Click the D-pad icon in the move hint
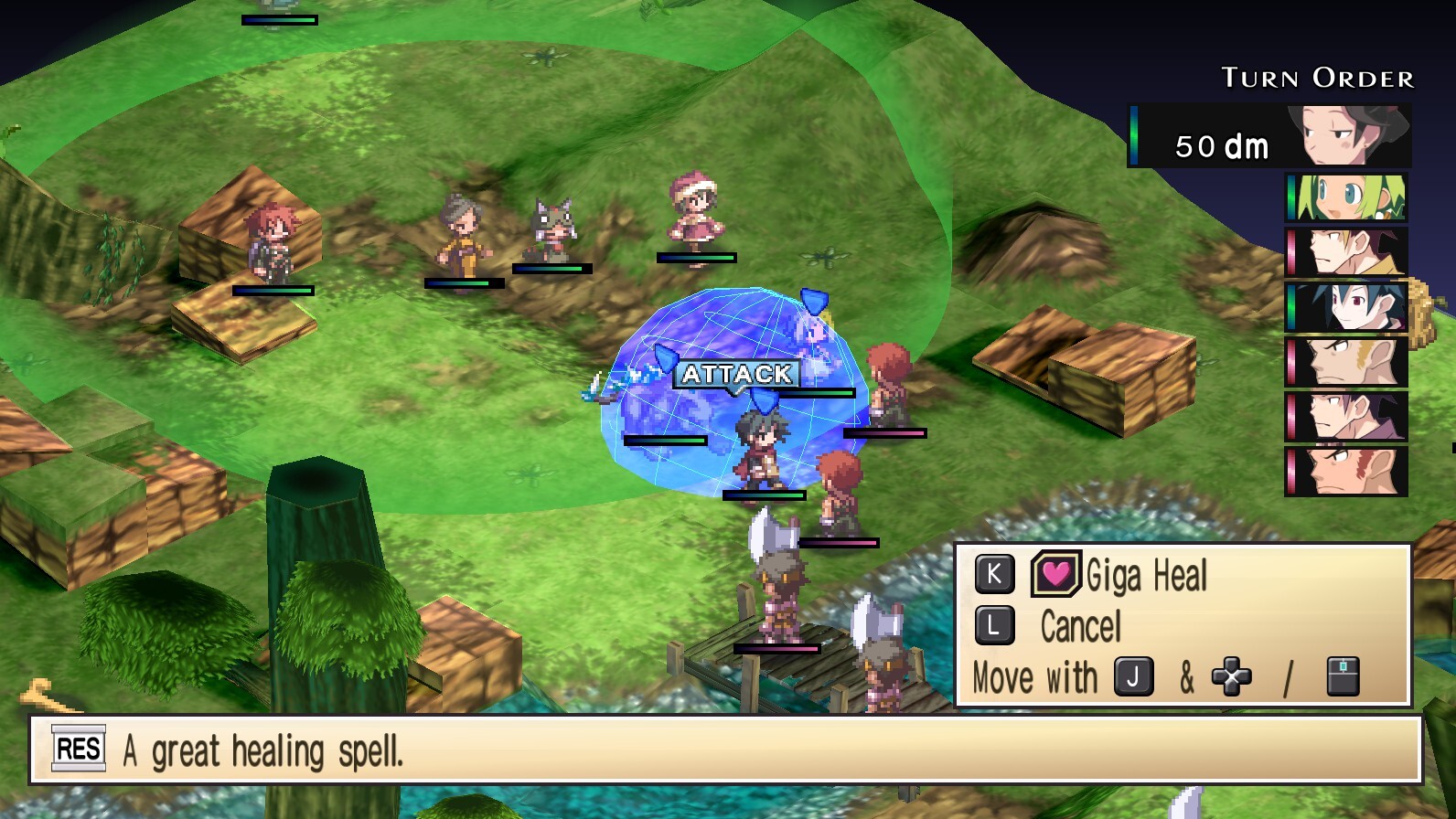This screenshot has width=1456, height=819. click(1232, 678)
